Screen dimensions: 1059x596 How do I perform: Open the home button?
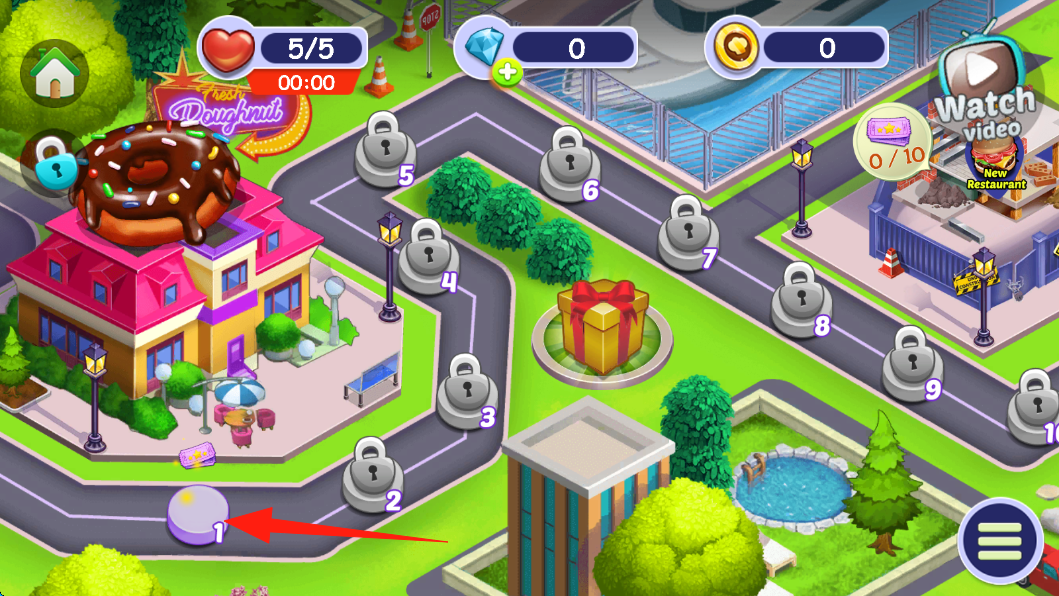point(54,75)
